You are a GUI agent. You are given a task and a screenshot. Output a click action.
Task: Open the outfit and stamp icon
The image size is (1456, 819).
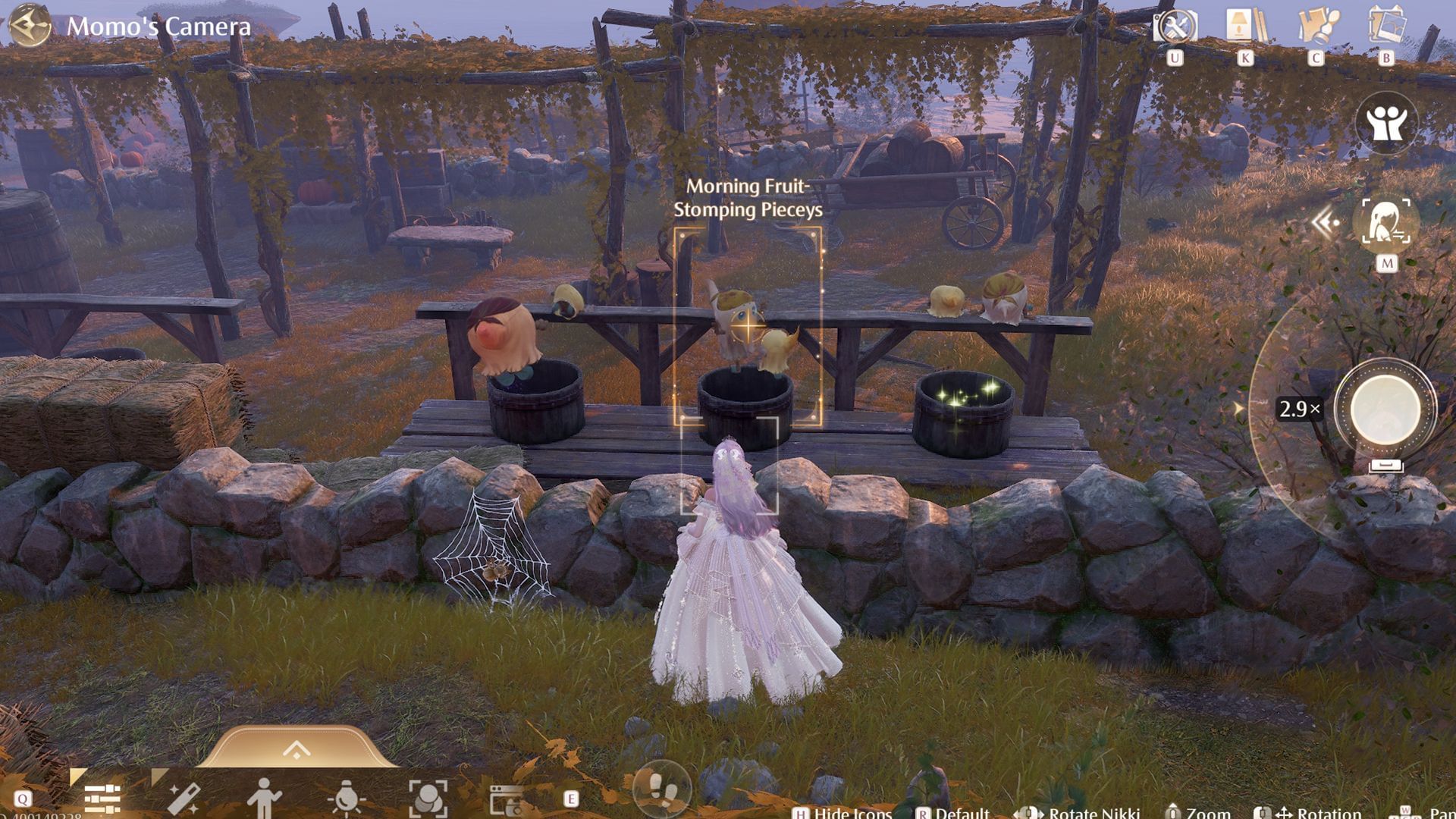tap(1316, 27)
